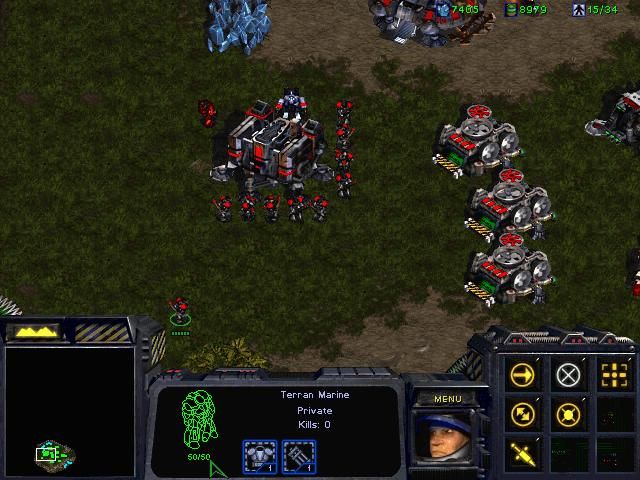Image resolution: width=640 pixels, height=480 pixels.
Task: Activate the Move command arrow
Action: tap(522, 375)
